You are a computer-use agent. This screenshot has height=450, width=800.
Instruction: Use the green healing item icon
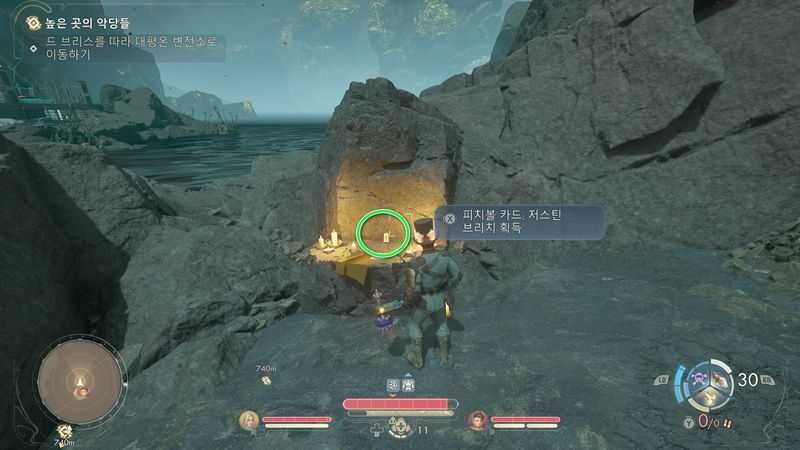(399, 426)
